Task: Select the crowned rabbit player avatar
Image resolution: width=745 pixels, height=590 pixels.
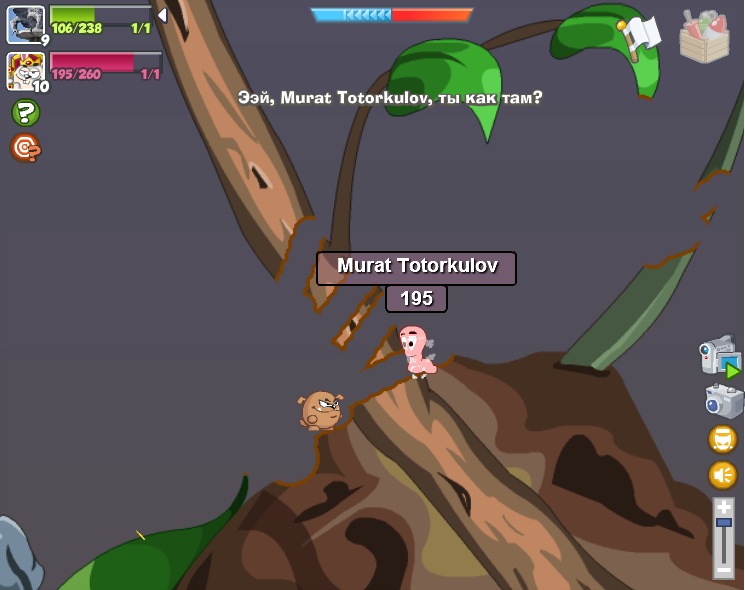Action: pyautogui.click(x=25, y=71)
